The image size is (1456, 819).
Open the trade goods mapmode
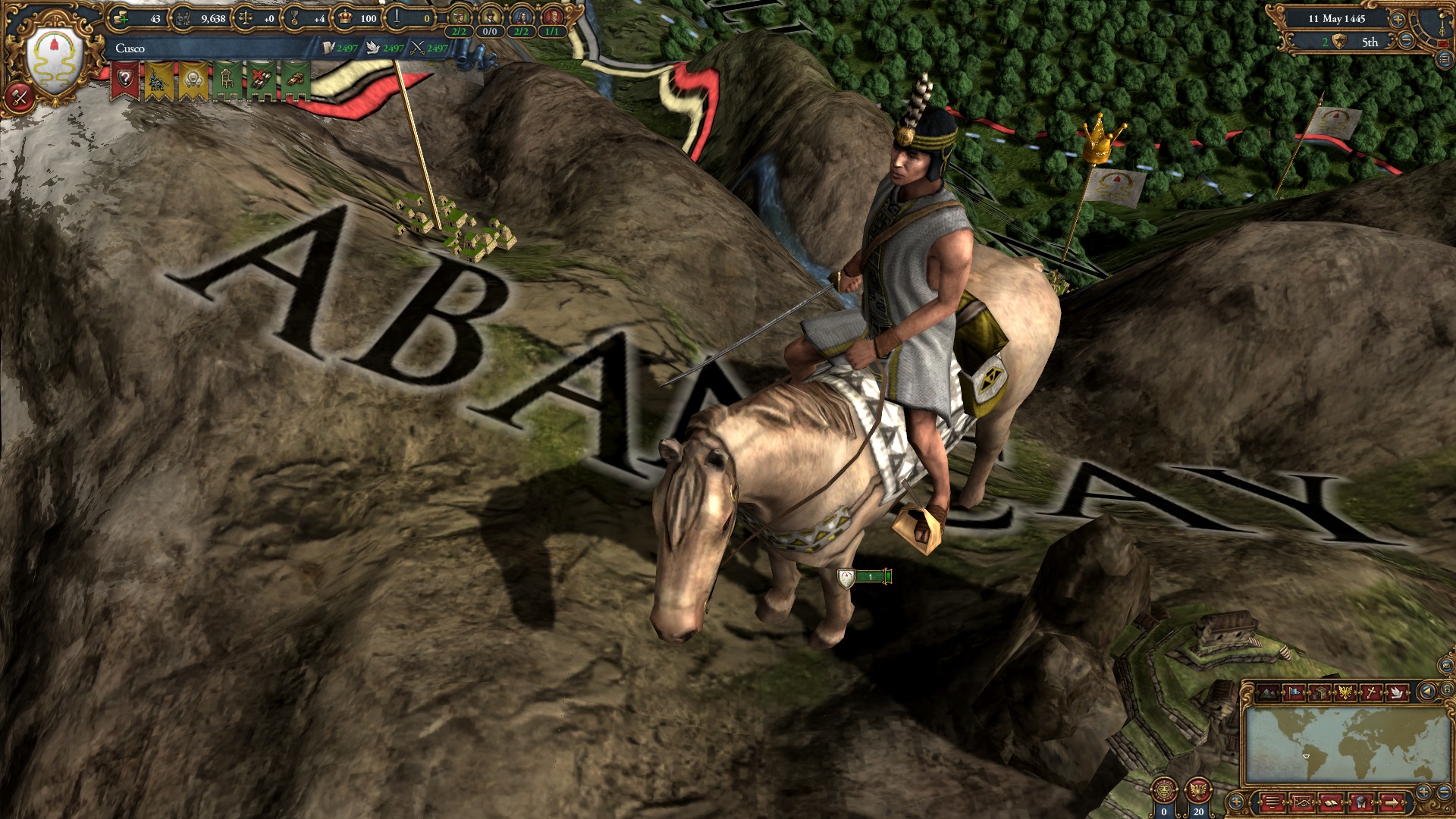1318,692
